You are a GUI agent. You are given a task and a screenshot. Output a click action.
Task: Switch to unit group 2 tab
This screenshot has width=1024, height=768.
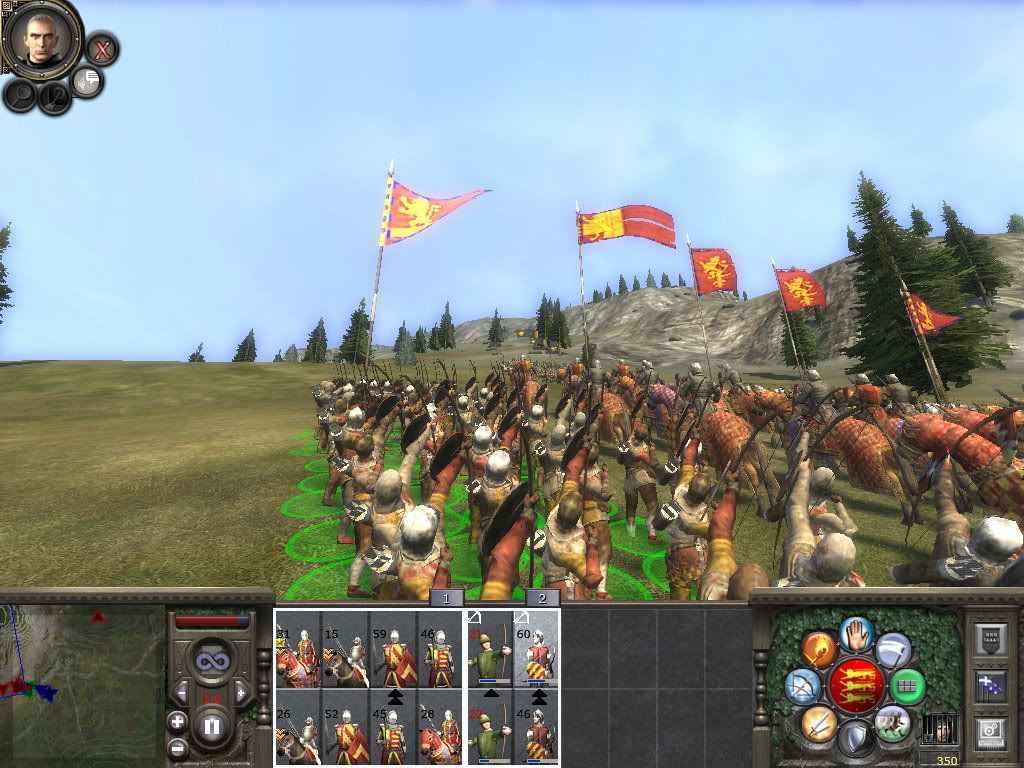tap(542, 598)
